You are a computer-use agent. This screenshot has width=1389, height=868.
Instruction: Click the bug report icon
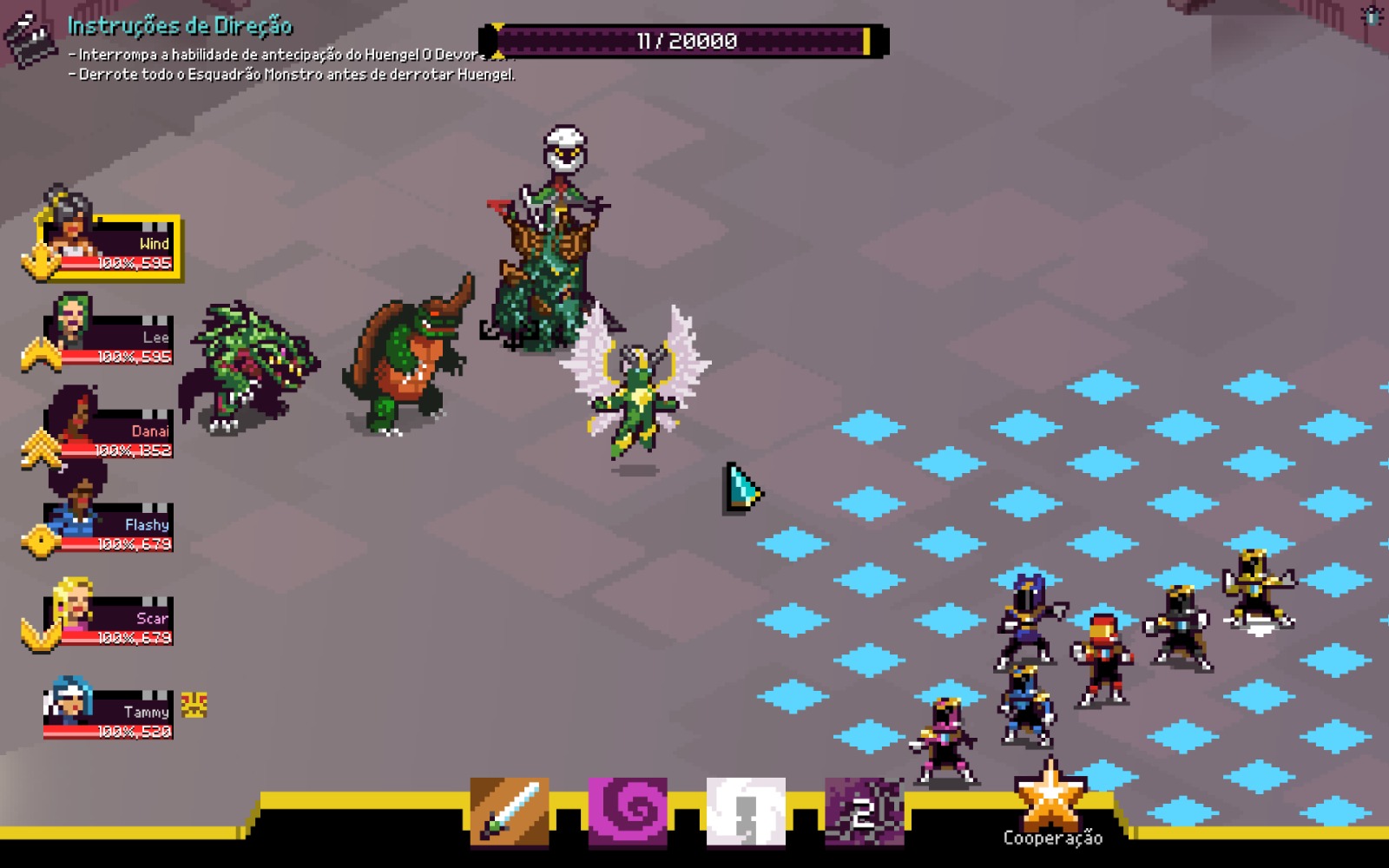click(1373, 16)
